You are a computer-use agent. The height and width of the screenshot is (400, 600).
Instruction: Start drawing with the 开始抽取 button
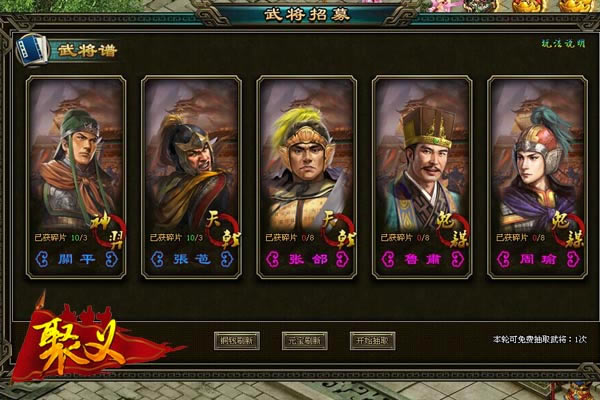[x=372, y=340]
